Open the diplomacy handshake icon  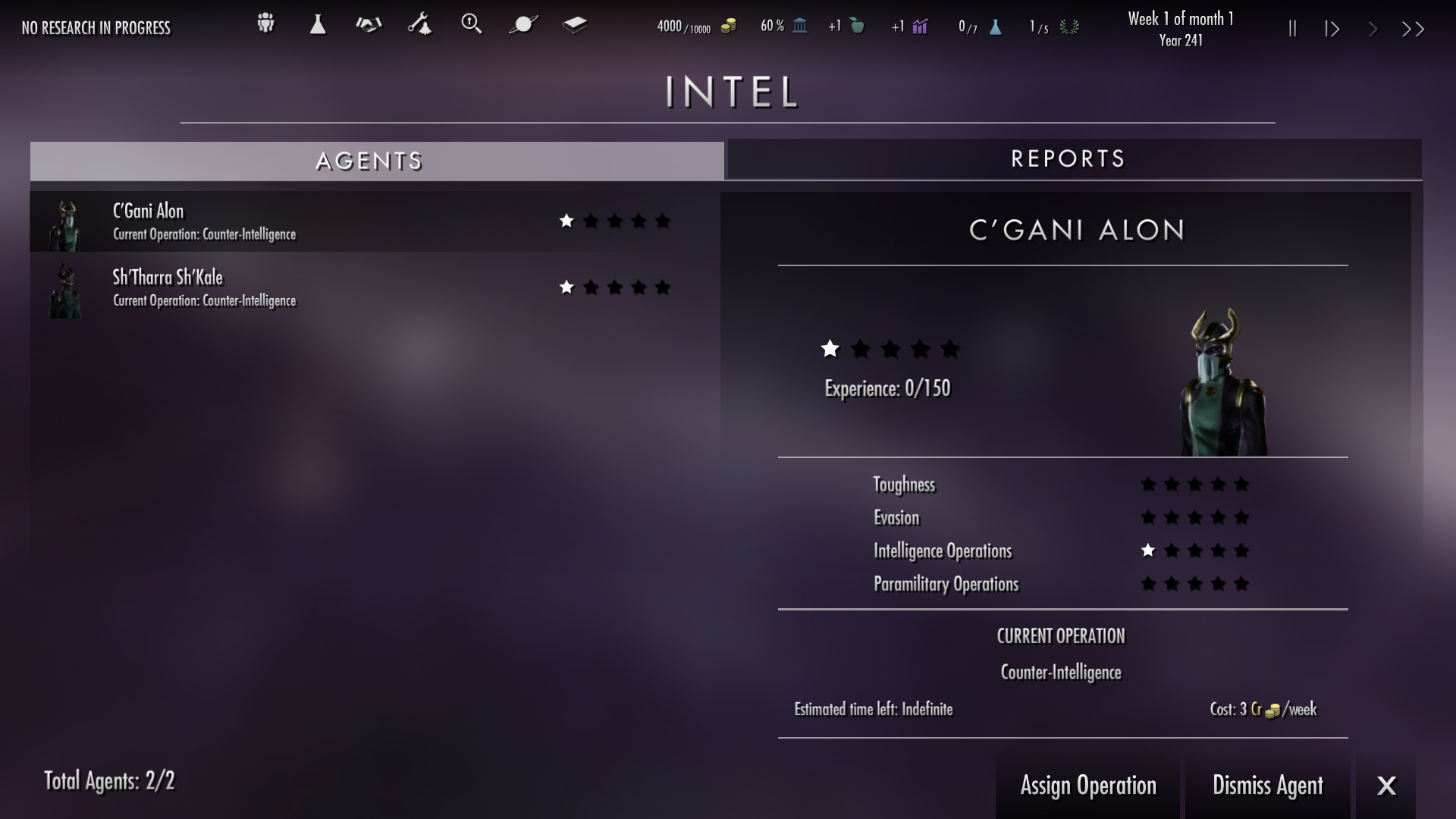[x=369, y=24]
